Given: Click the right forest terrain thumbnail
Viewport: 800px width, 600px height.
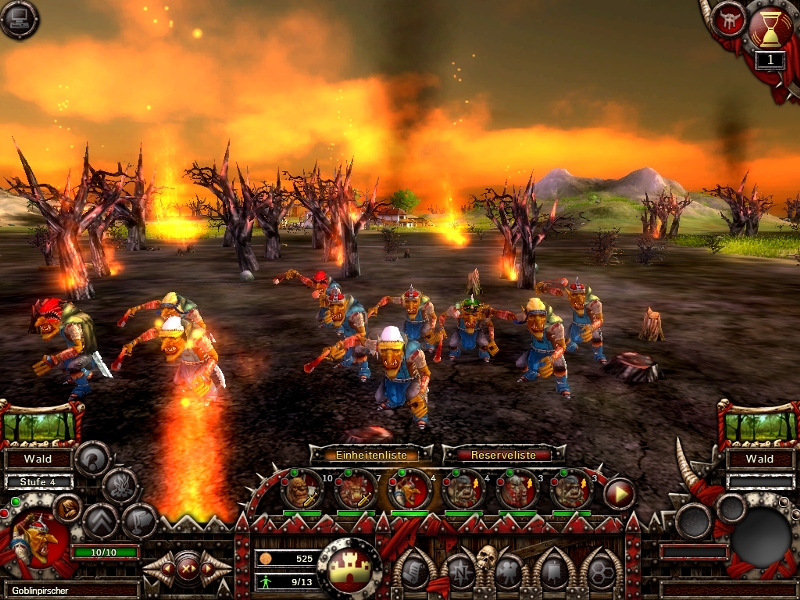Looking at the screenshot, I should (759, 426).
